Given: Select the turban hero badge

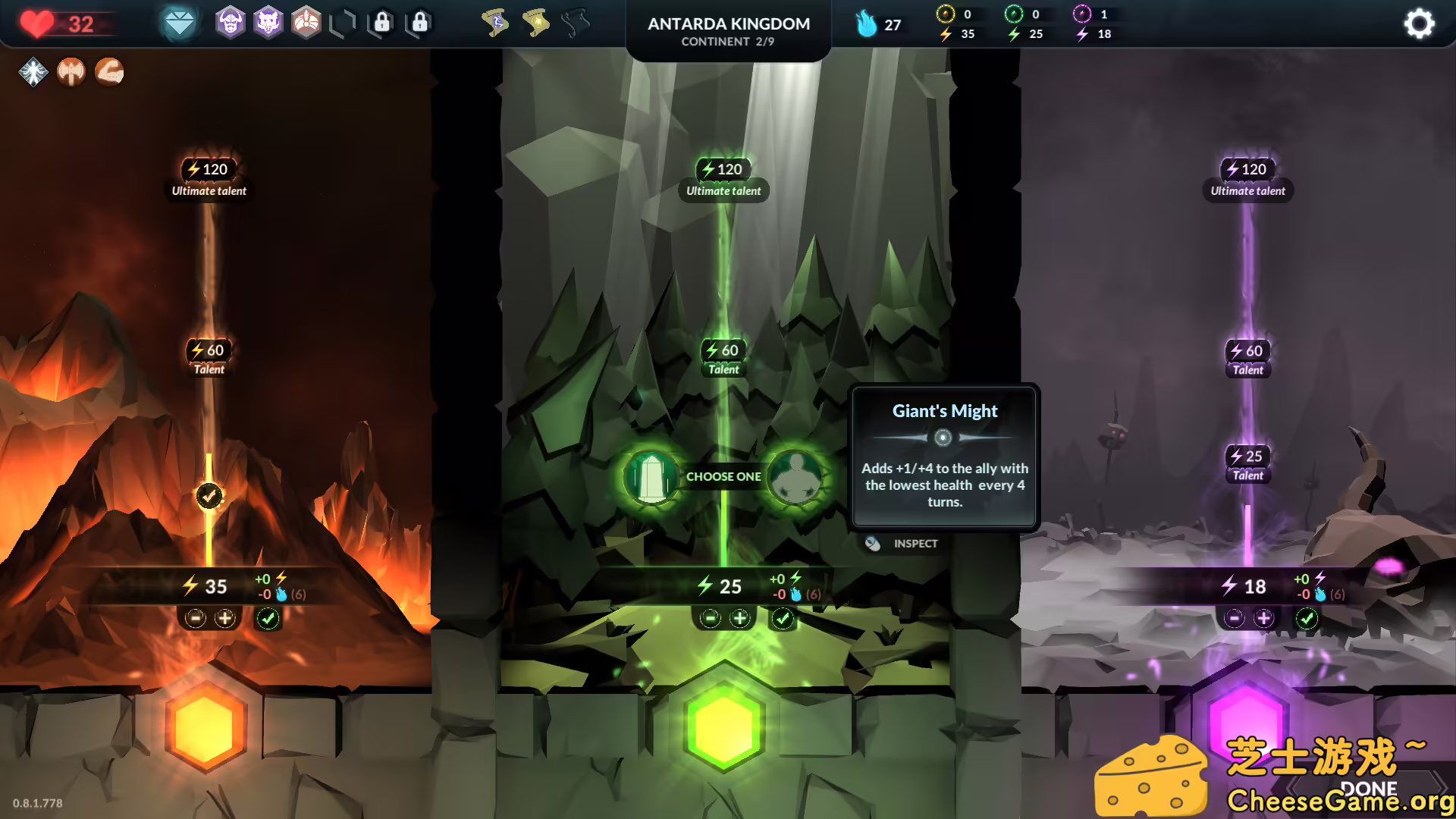Looking at the screenshot, I should [306, 24].
